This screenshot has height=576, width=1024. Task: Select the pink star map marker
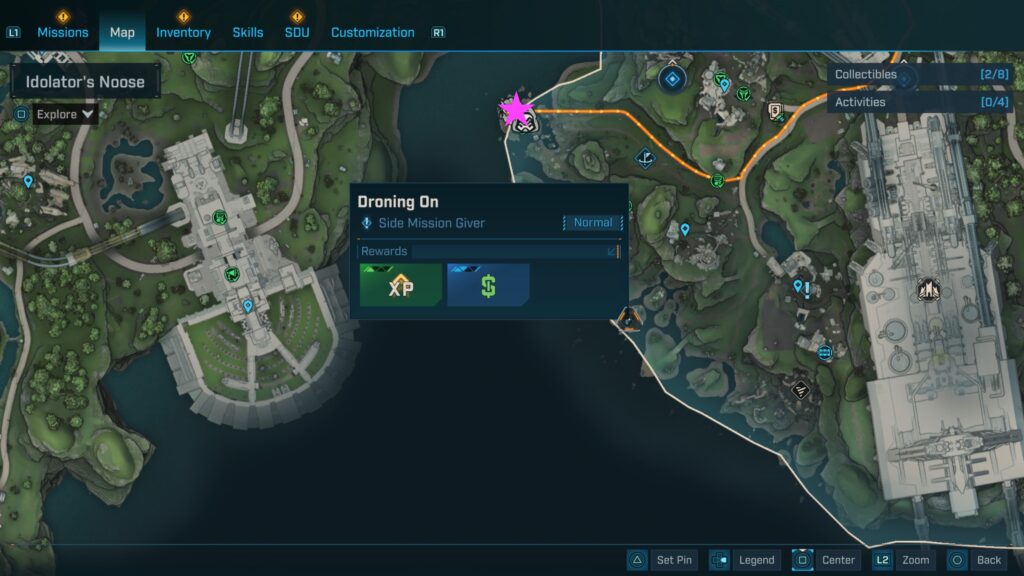516,110
